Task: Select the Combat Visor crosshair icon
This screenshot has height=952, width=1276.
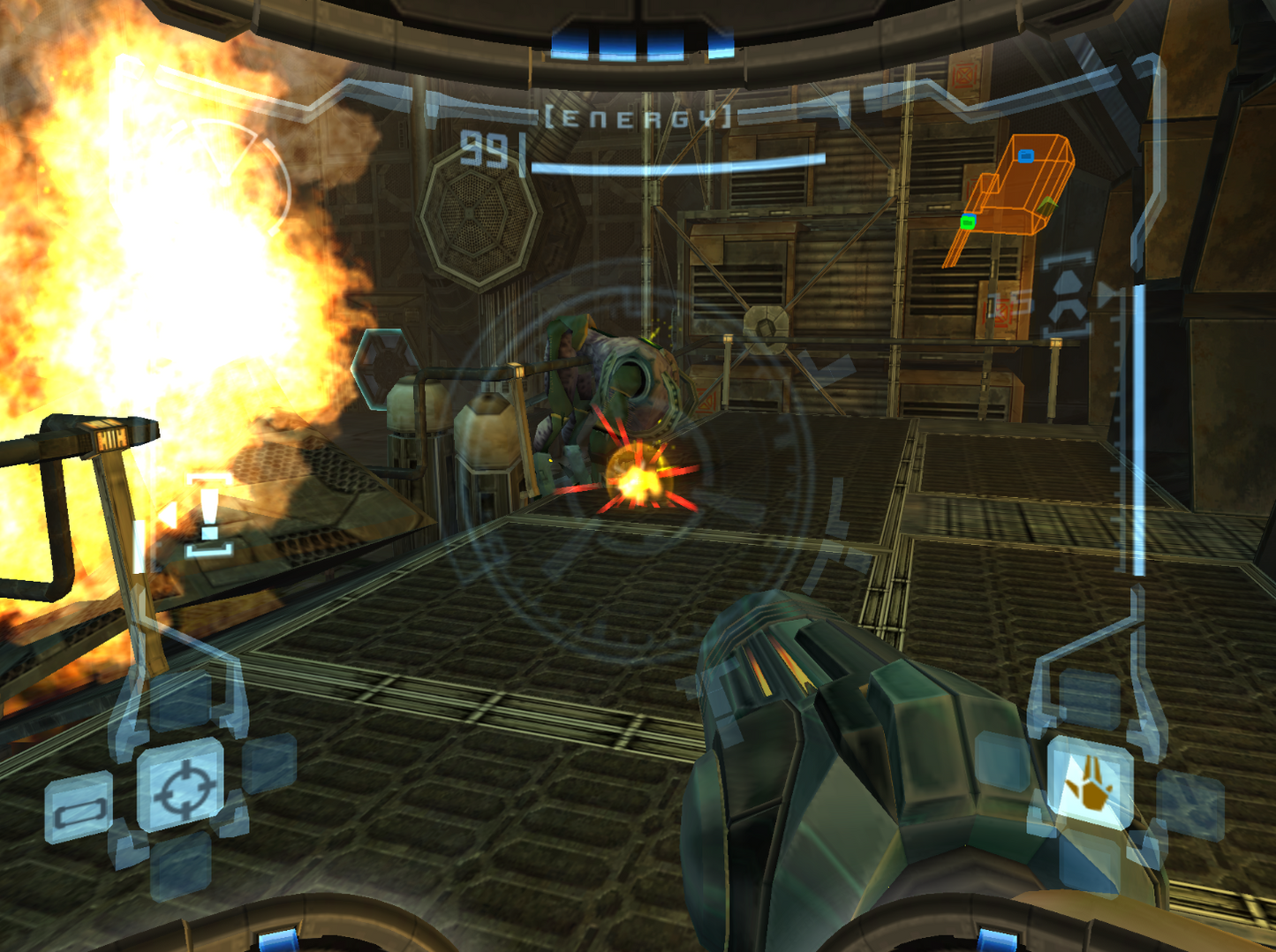Action: [x=180, y=785]
